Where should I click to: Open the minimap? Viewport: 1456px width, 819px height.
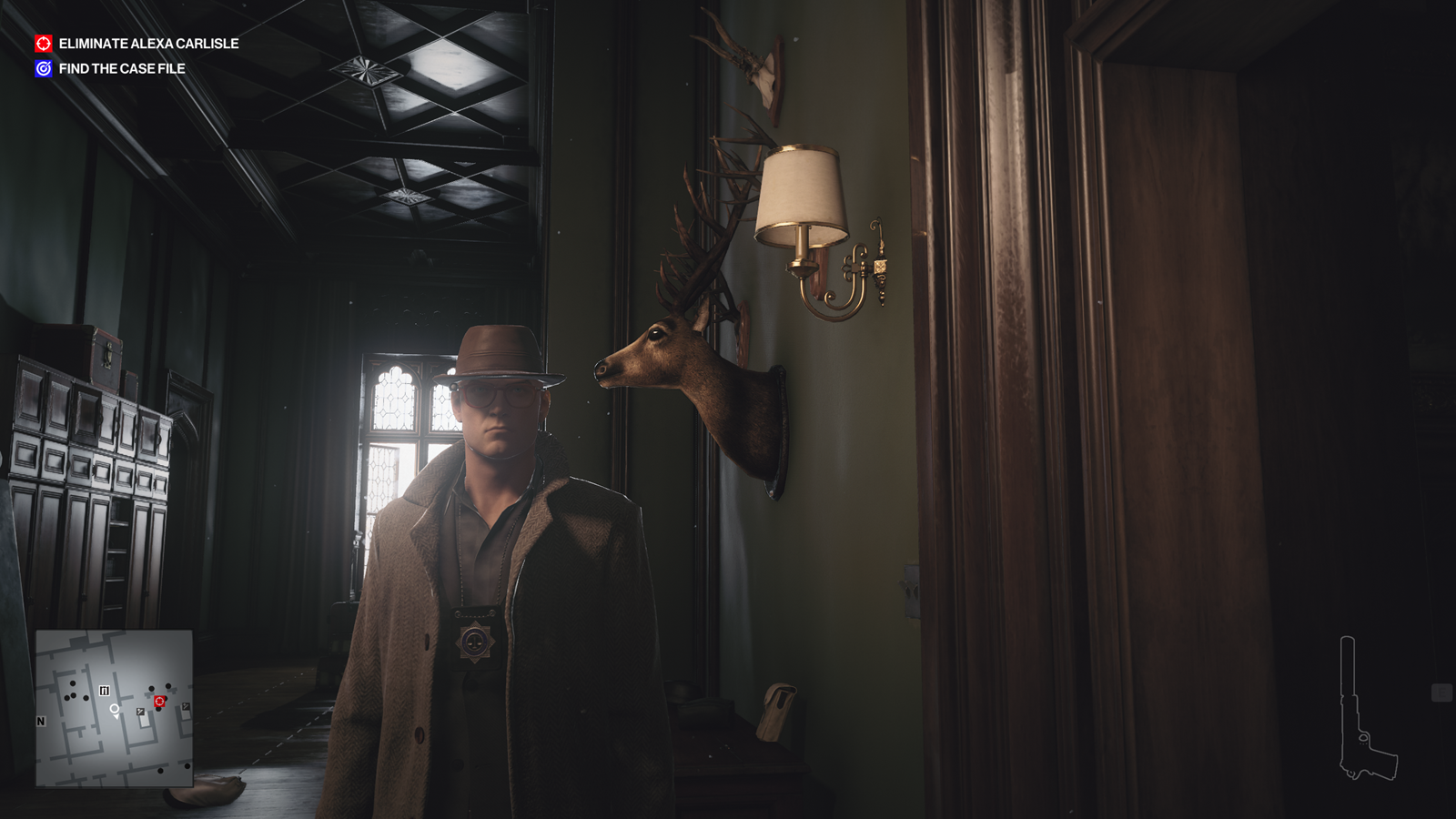[114, 708]
